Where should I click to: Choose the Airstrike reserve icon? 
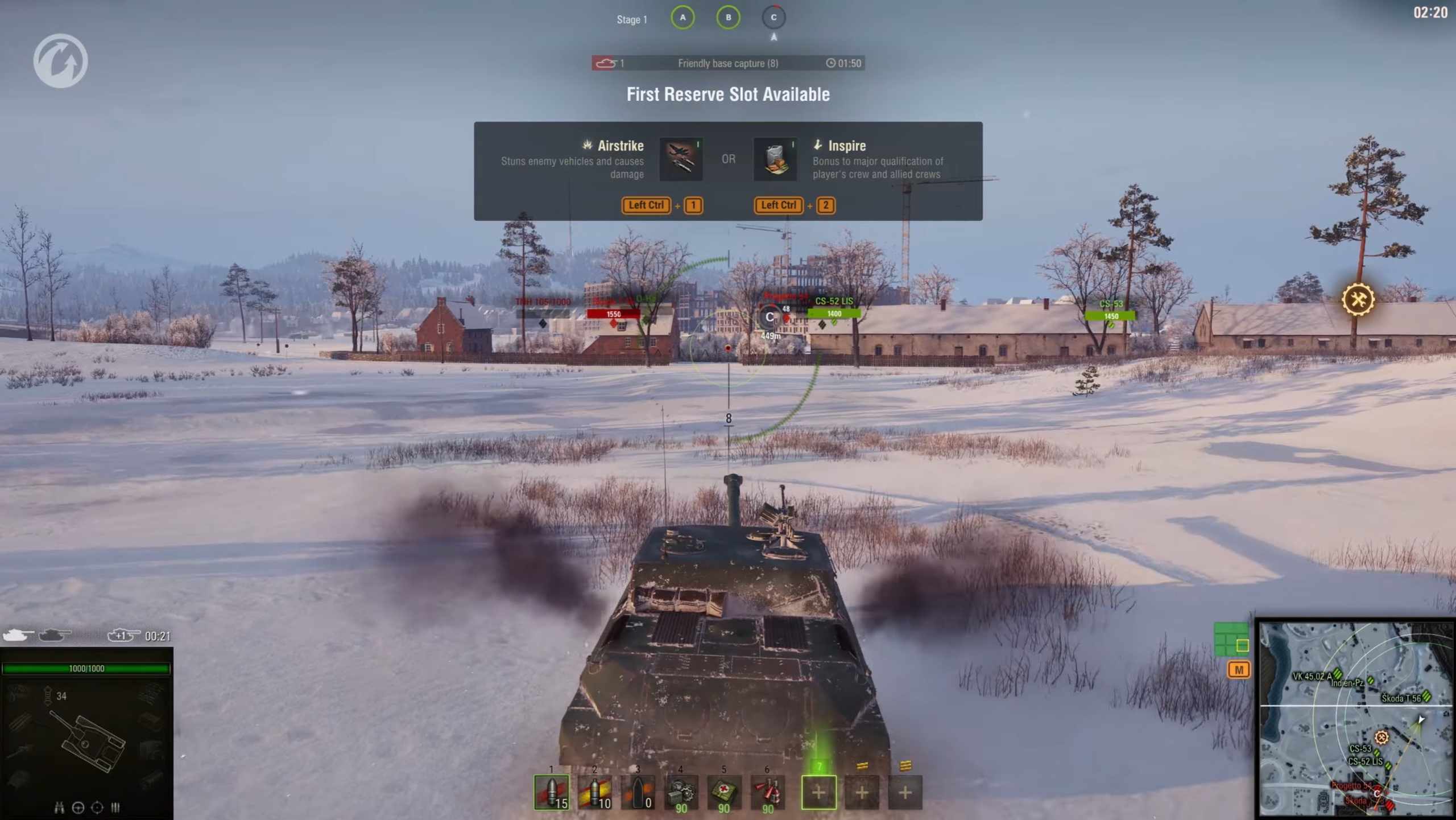681,159
